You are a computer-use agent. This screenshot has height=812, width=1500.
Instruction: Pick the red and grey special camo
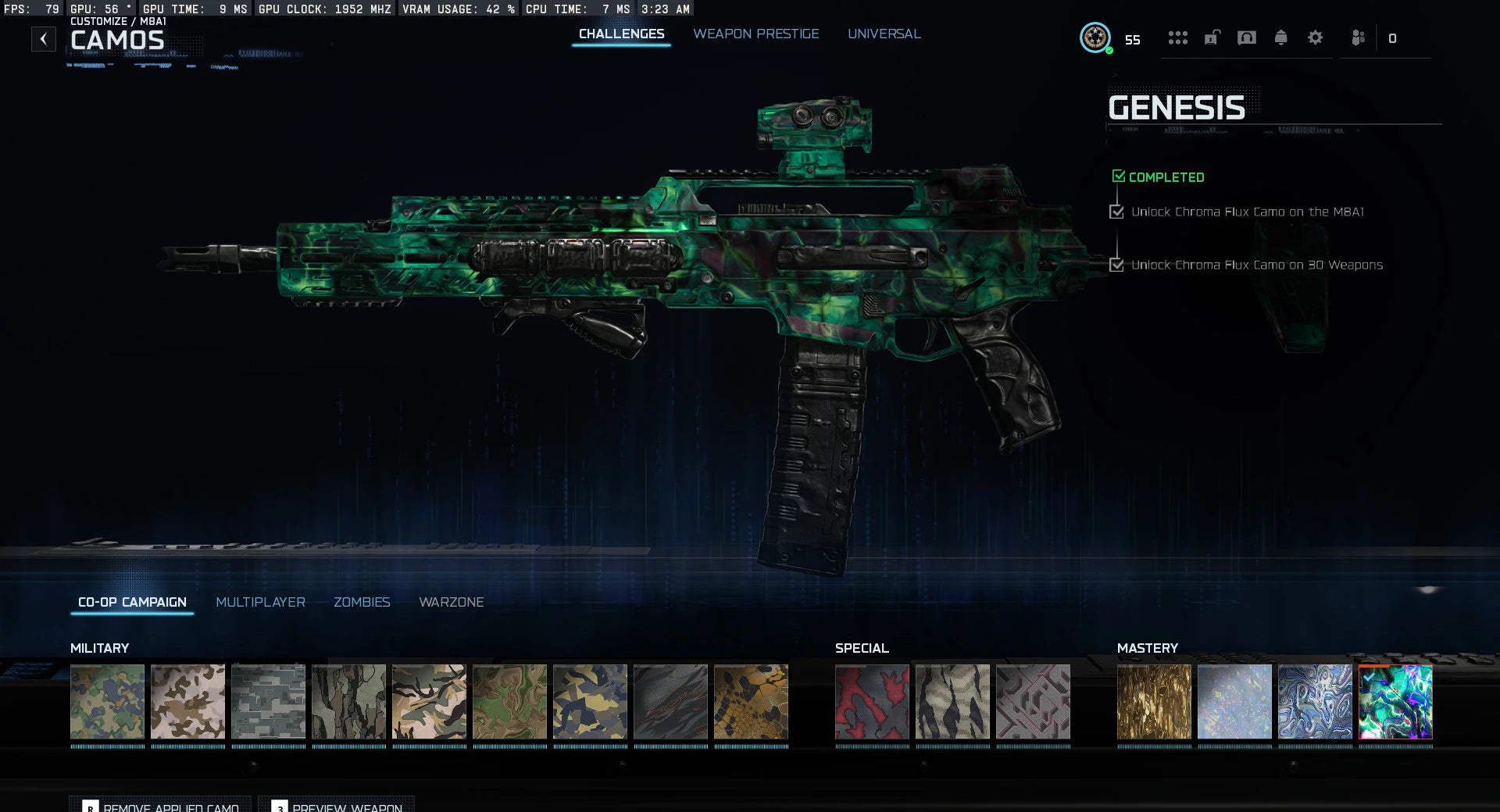pyautogui.click(x=872, y=701)
